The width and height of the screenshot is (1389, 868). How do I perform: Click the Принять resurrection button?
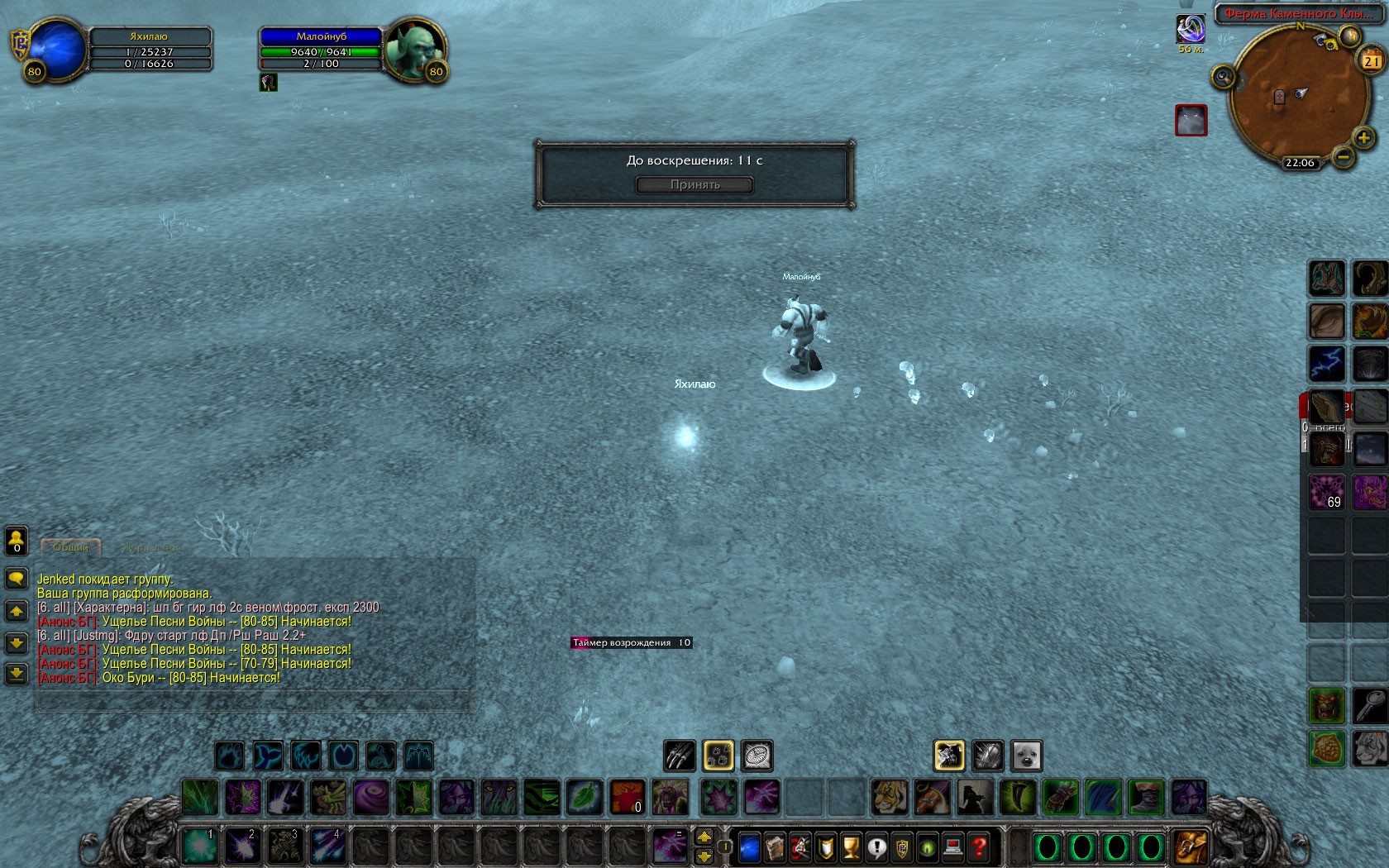pos(694,184)
